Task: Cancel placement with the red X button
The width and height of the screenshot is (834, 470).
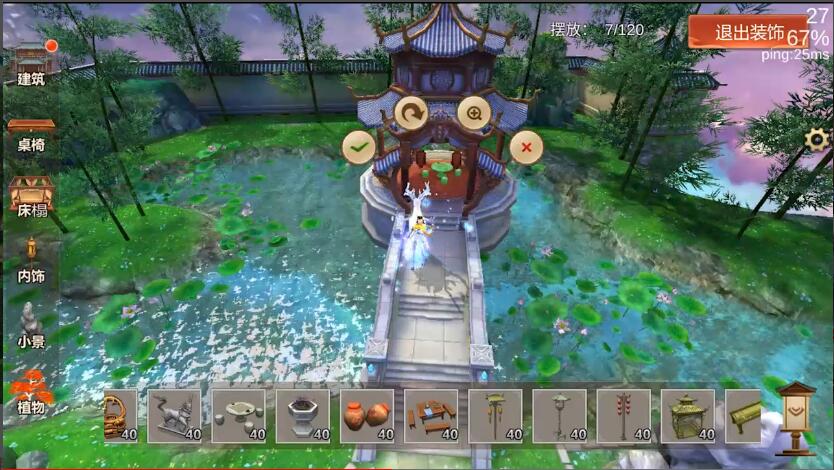Action: point(525,147)
